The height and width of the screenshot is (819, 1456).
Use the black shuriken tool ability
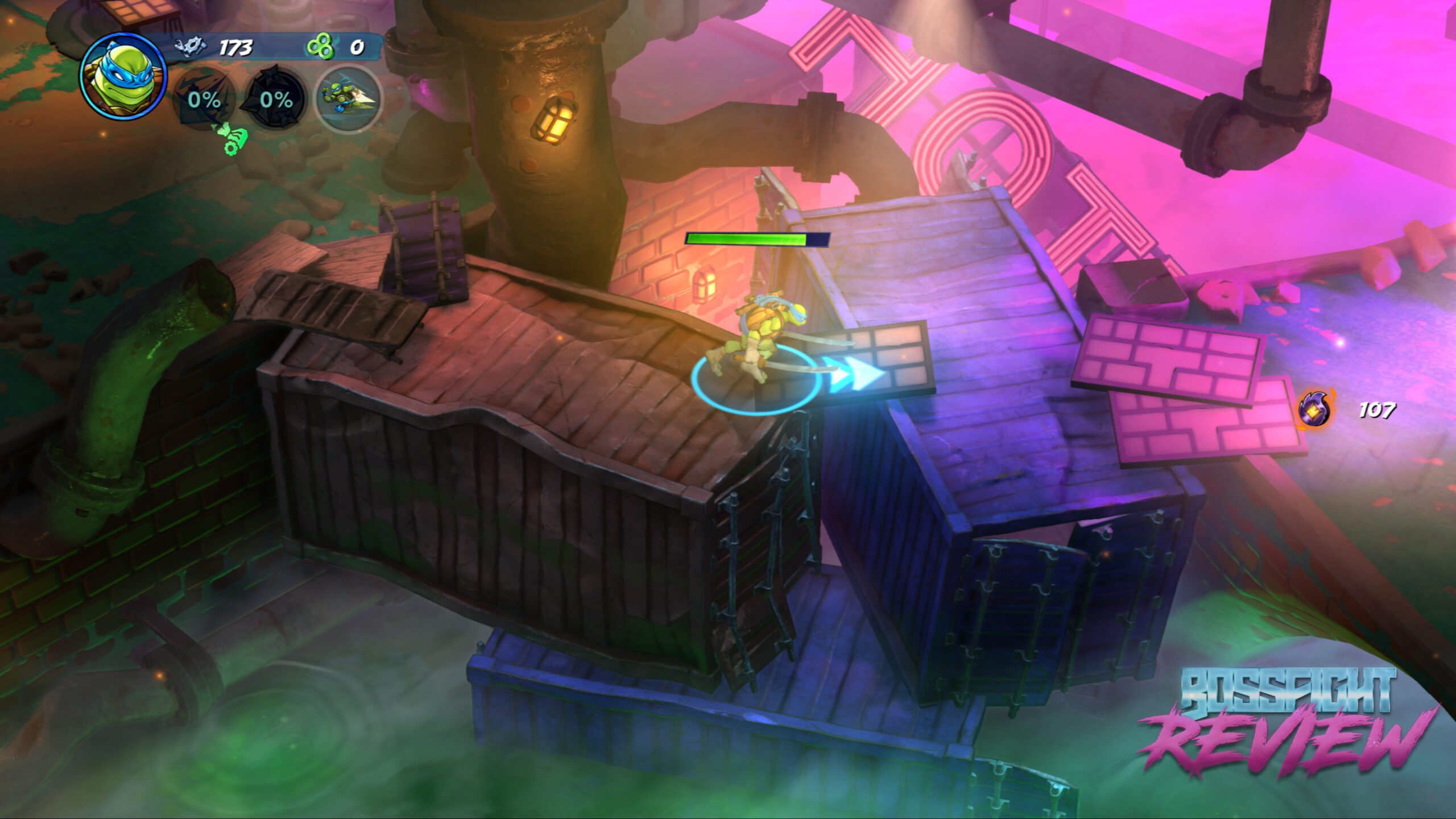[x=276, y=99]
